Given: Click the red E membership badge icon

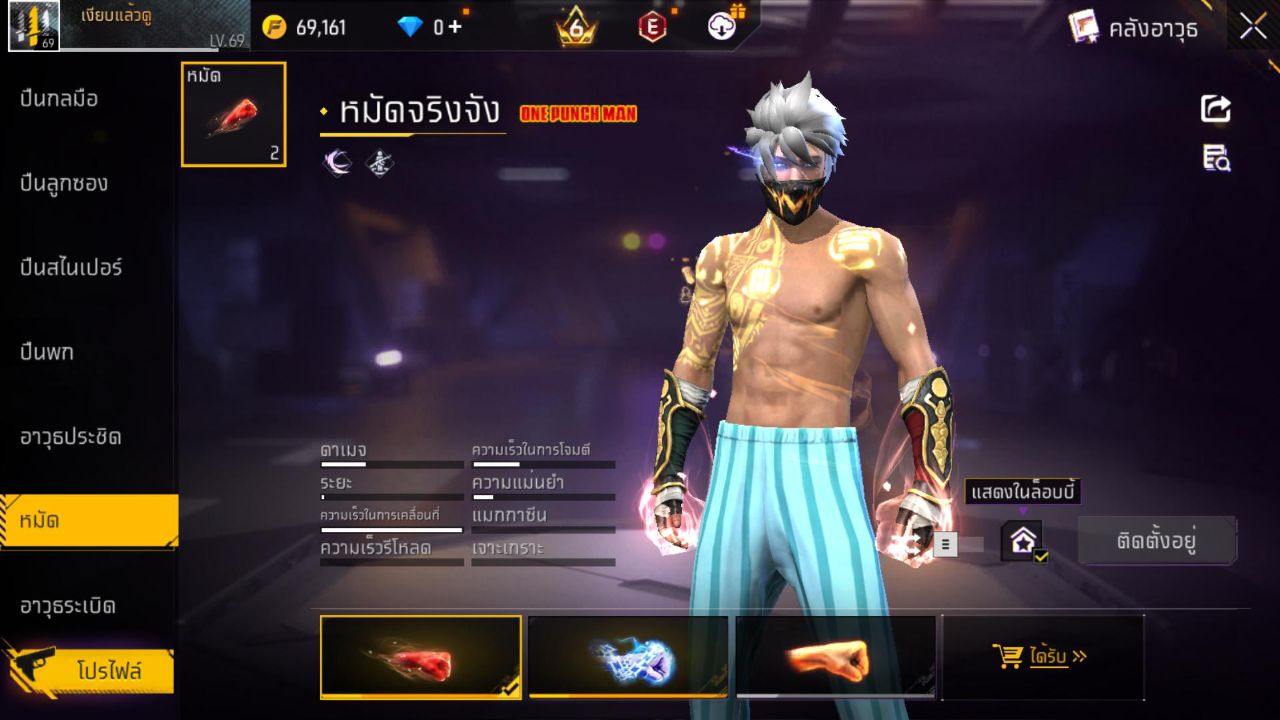Looking at the screenshot, I should tap(651, 27).
